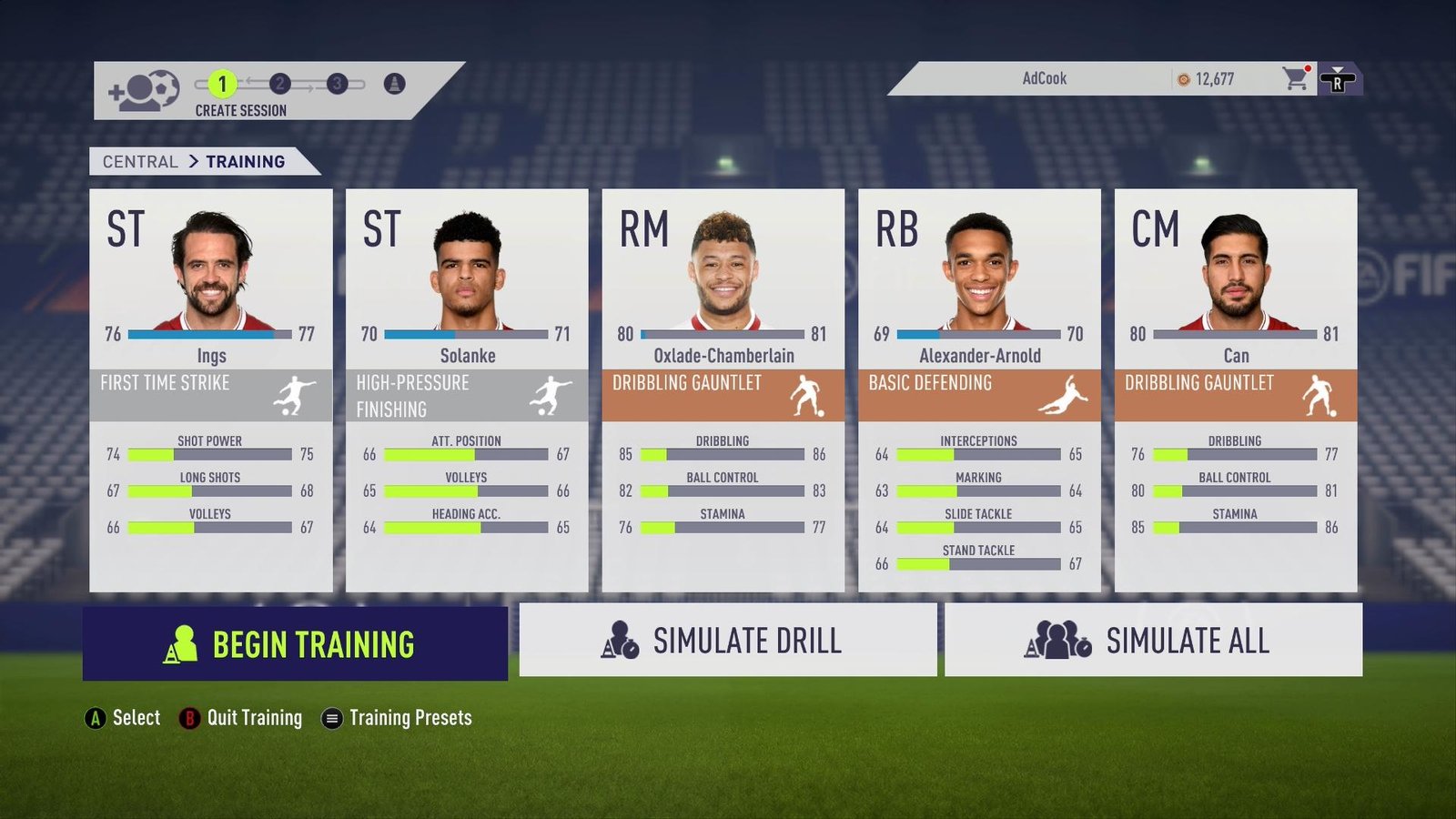Jump to step 3 of session creation
This screenshot has height=819, width=1456.
click(337, 84)
